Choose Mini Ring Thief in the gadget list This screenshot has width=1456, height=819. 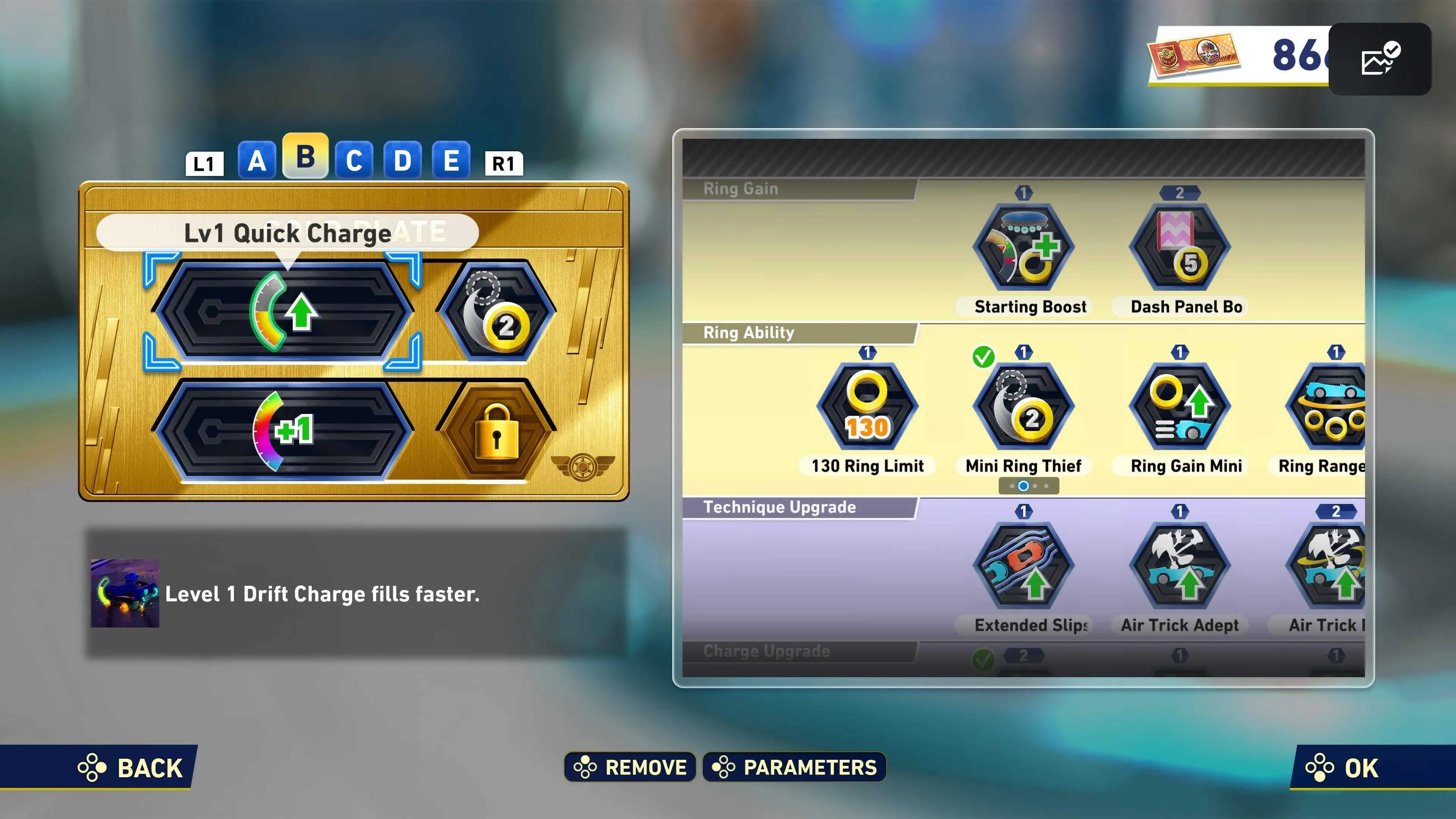pos(1024,407)
